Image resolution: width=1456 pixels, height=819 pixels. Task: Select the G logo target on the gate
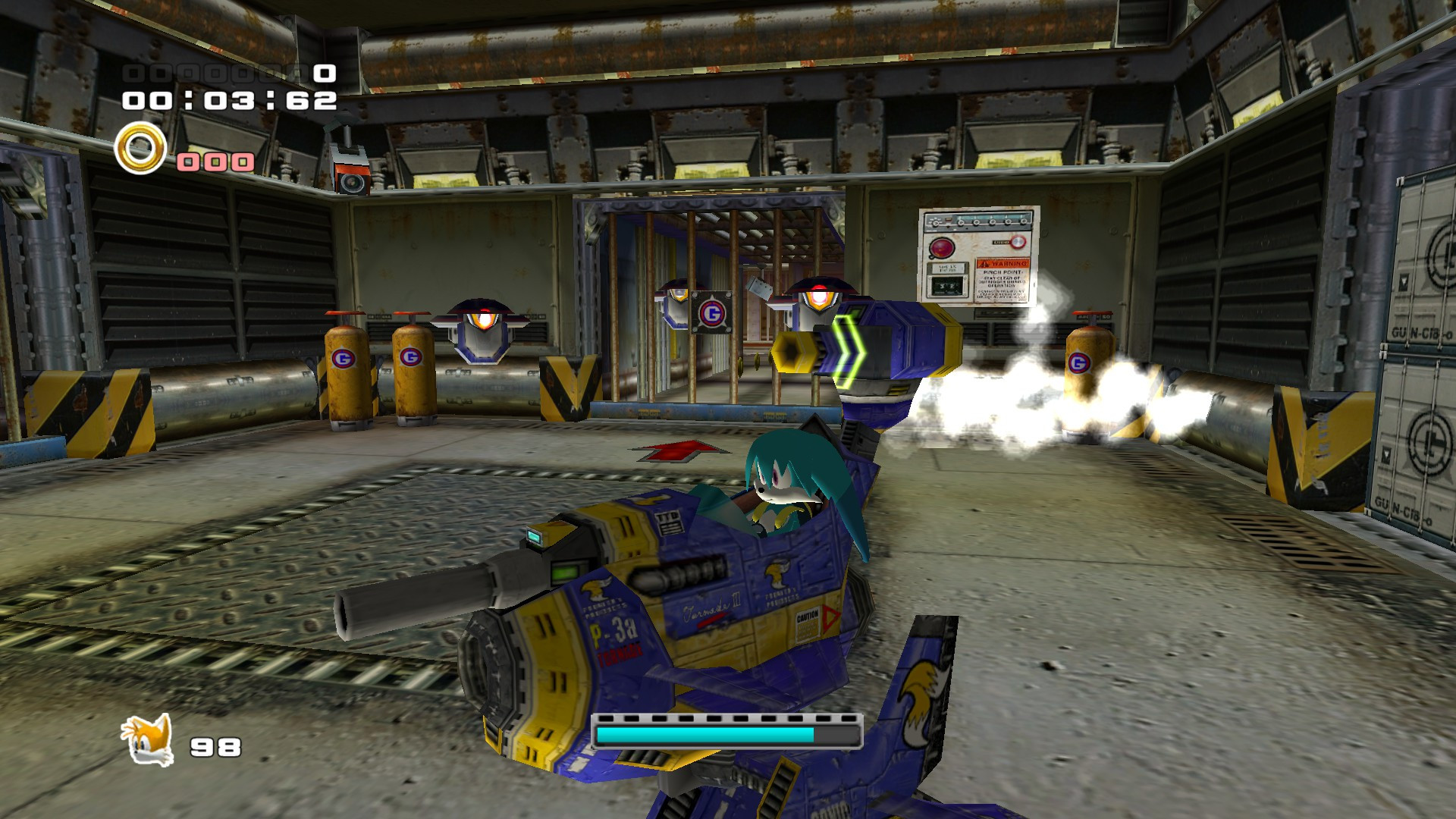tap(711, 314)
